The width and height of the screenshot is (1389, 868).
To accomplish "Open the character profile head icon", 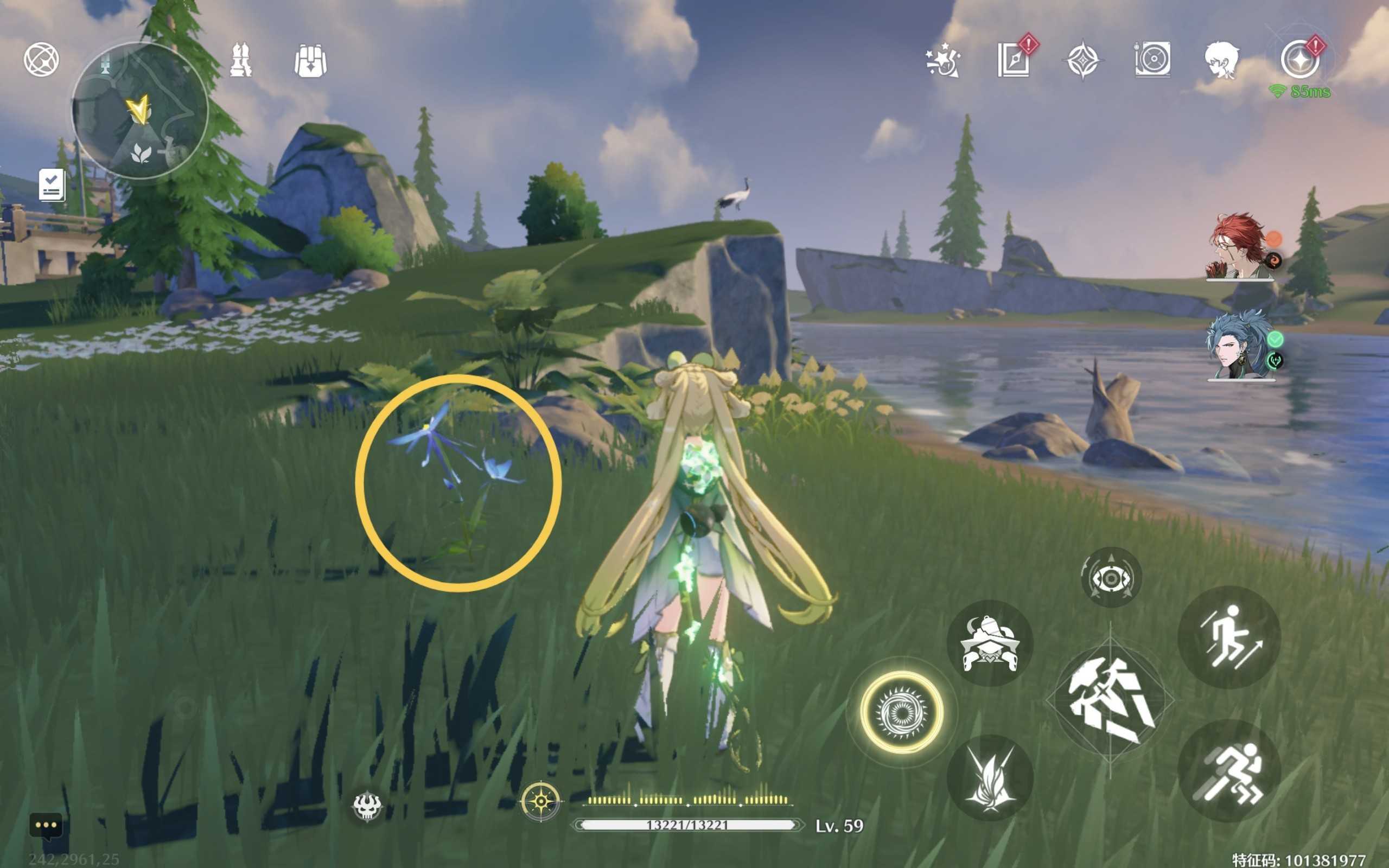I will (1221, 59).
